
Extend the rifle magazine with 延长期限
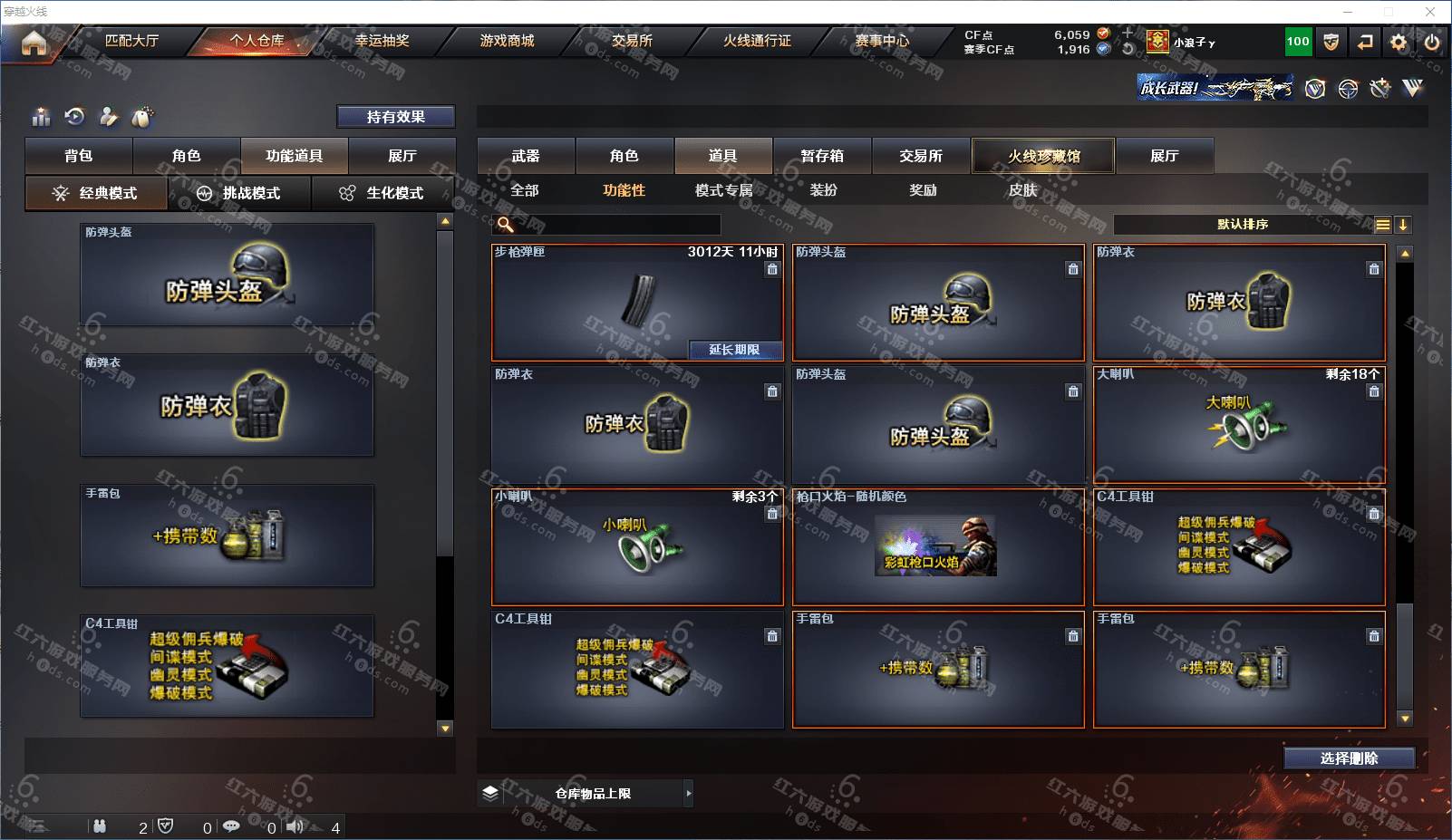point(734,350)
